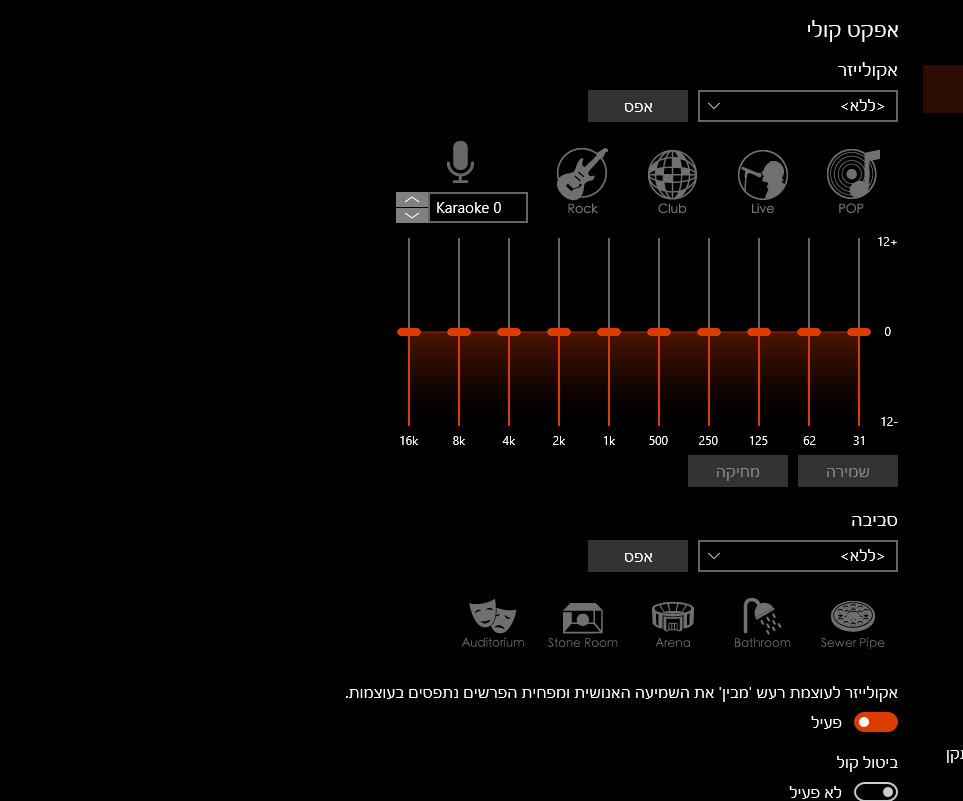Click the equalizer reset button

(637, 106)
